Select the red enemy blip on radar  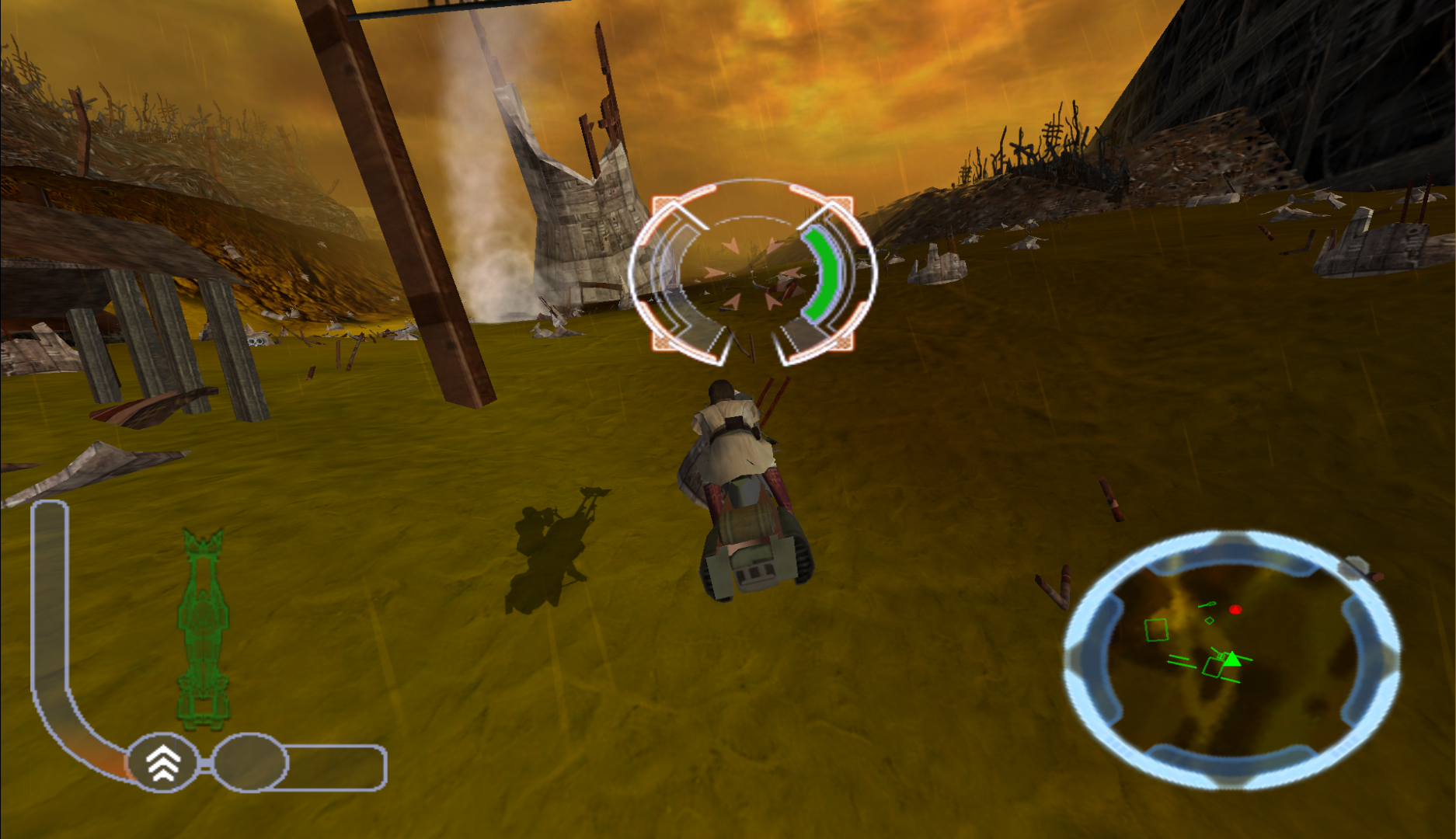click(x=1235, y=610)
